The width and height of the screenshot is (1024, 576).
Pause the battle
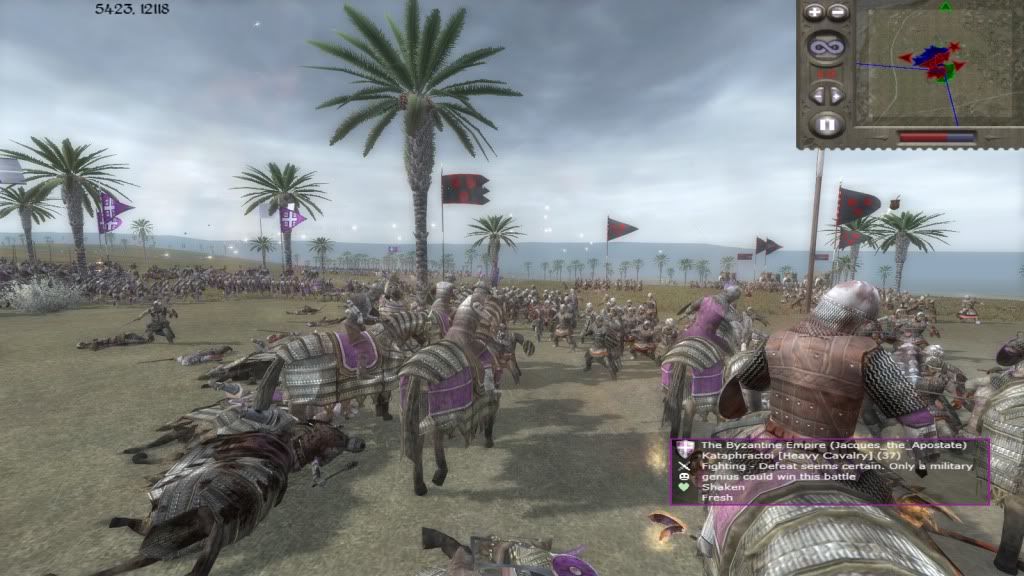click(x=827, y=126)
